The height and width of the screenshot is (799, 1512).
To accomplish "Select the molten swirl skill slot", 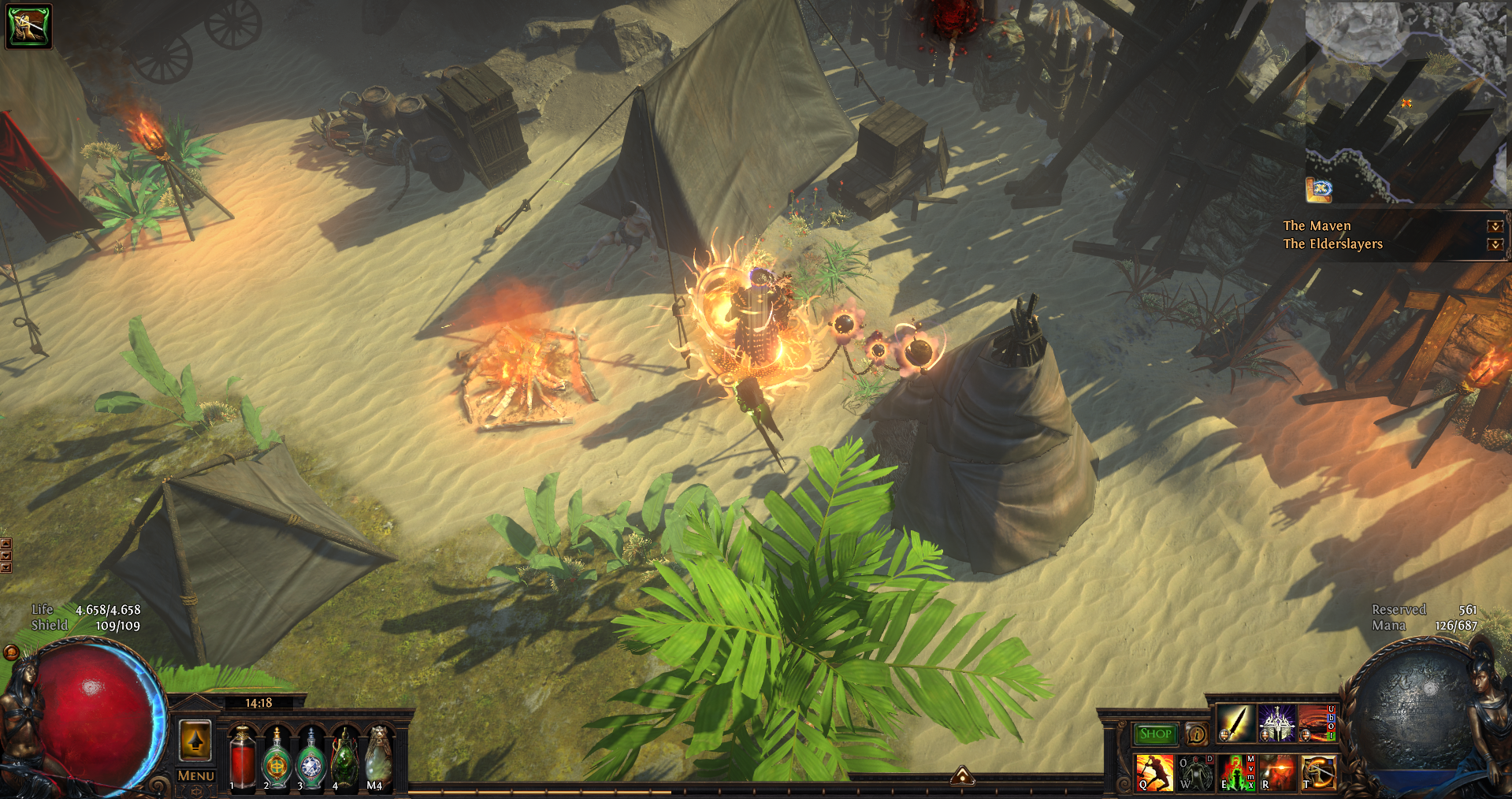I will (x=1316, y=723).
